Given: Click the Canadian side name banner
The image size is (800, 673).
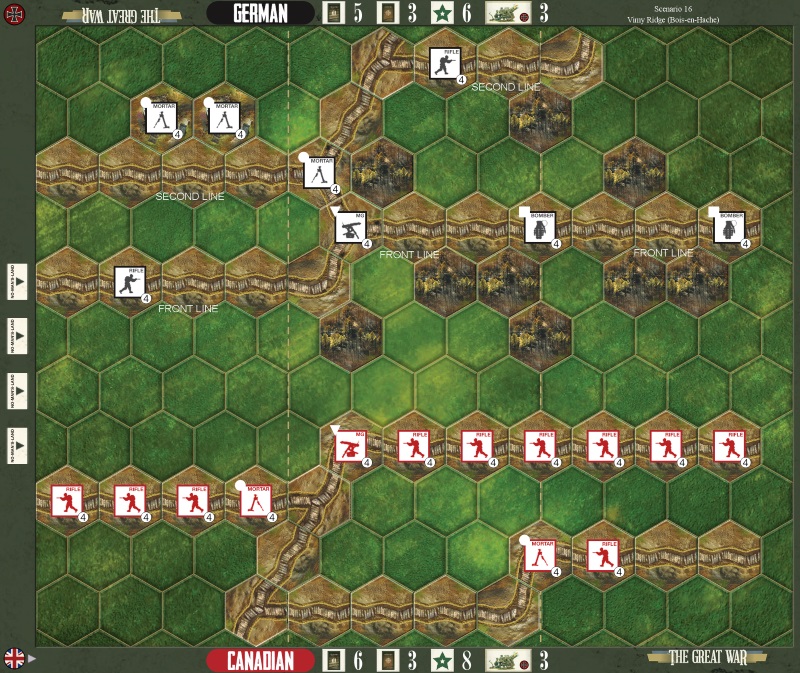Looking at the screenshot, I should (261, 660).
